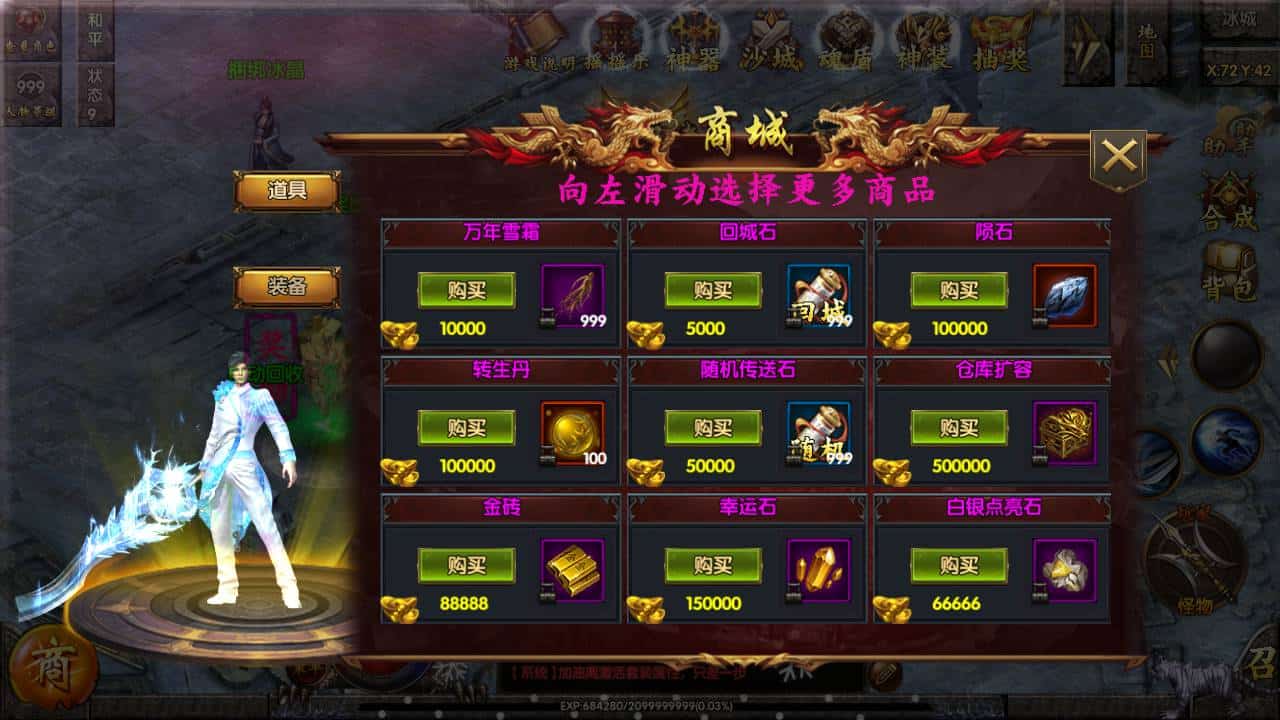Buy the 回城石 for 5000
1280x720 pixels.
[713, 290]
